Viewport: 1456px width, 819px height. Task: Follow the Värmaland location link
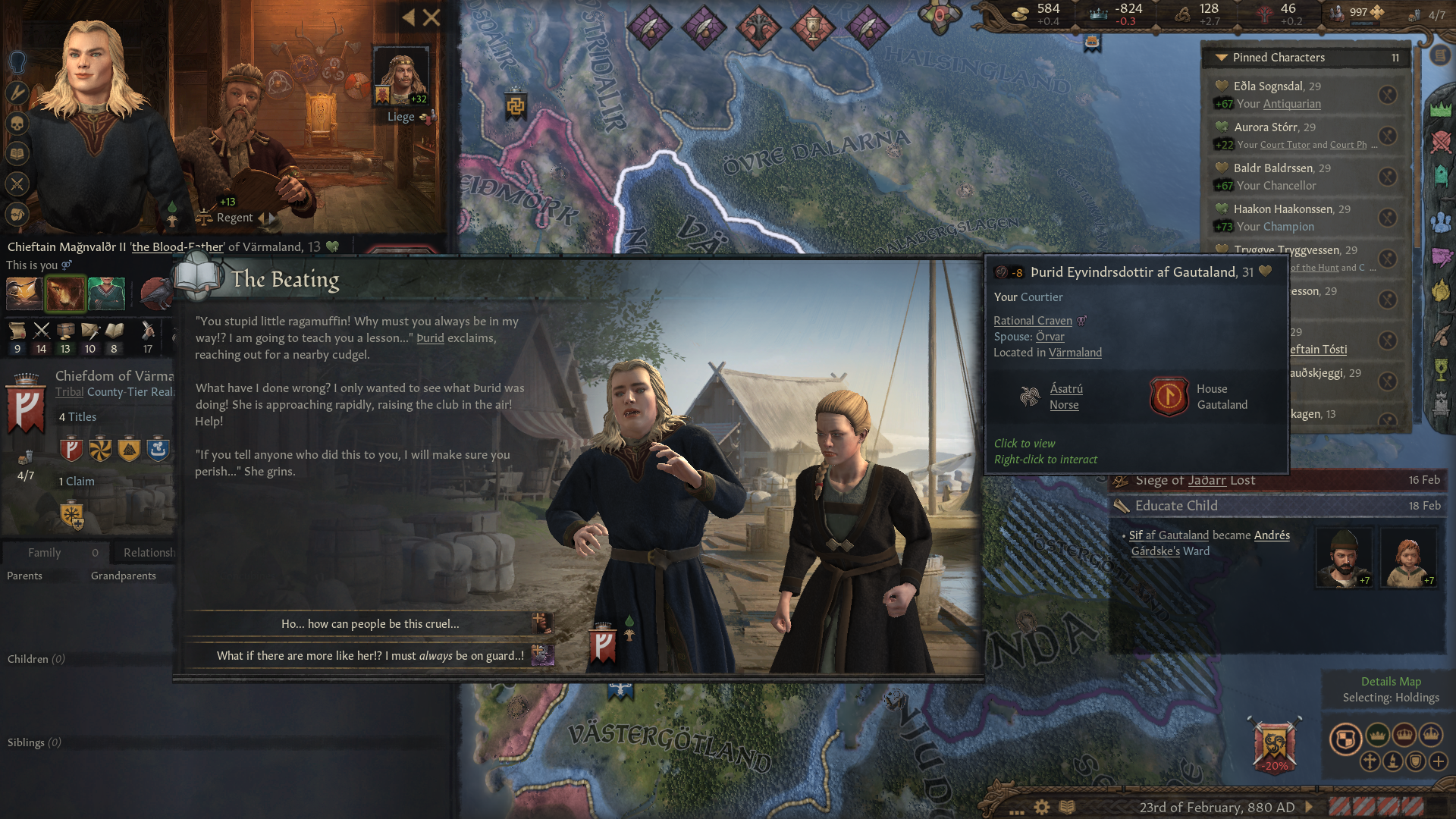click(x=1075, y=353)
